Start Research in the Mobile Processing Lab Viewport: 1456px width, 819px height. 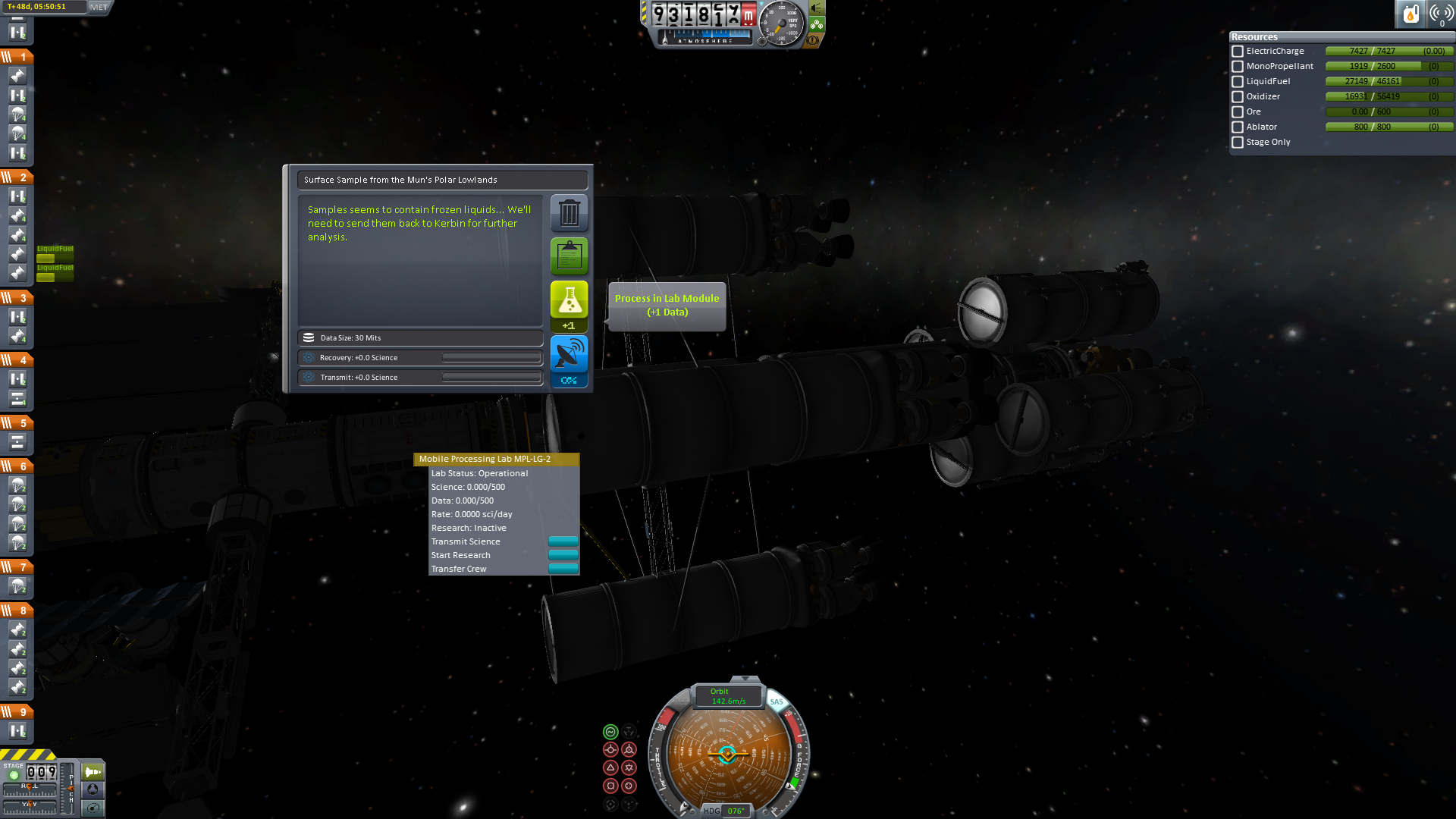[563, 555]
